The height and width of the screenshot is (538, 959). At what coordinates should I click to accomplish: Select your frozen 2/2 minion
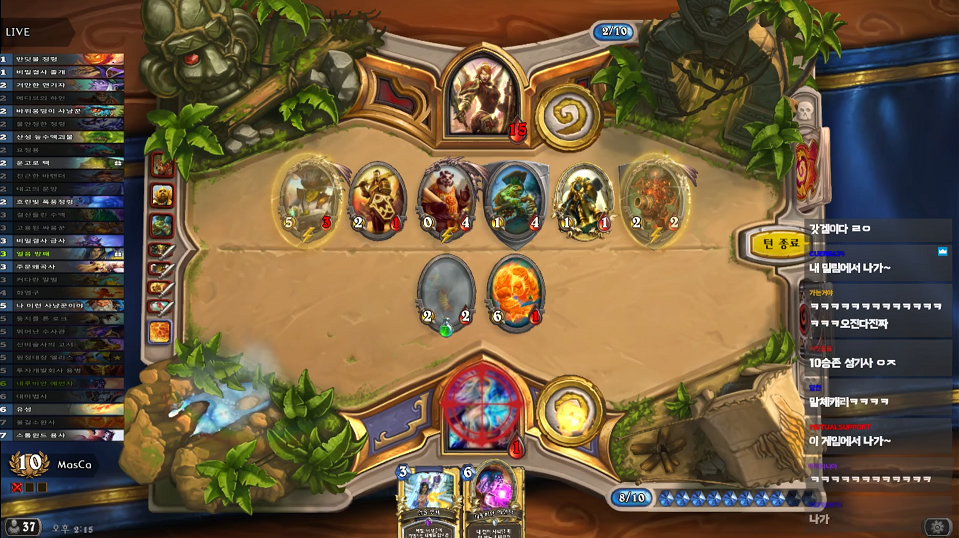[447, 292]
